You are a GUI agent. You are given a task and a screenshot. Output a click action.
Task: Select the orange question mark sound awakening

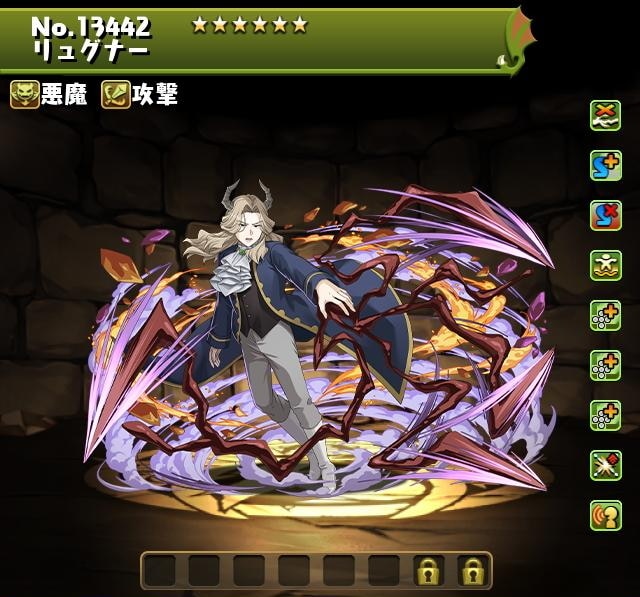(605, 516)
